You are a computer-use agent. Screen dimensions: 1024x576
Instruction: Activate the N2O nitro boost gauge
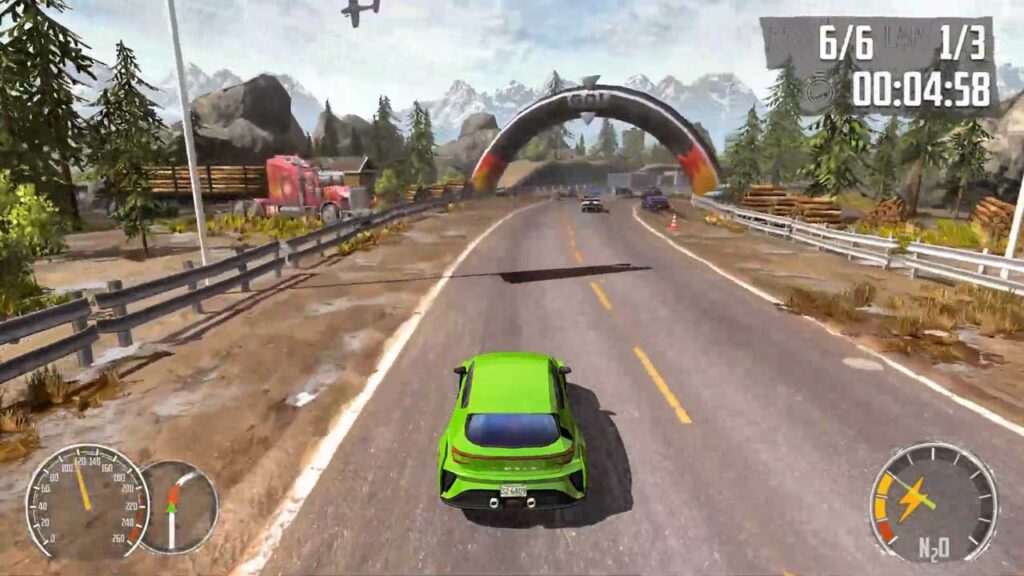tap(932, 501)
